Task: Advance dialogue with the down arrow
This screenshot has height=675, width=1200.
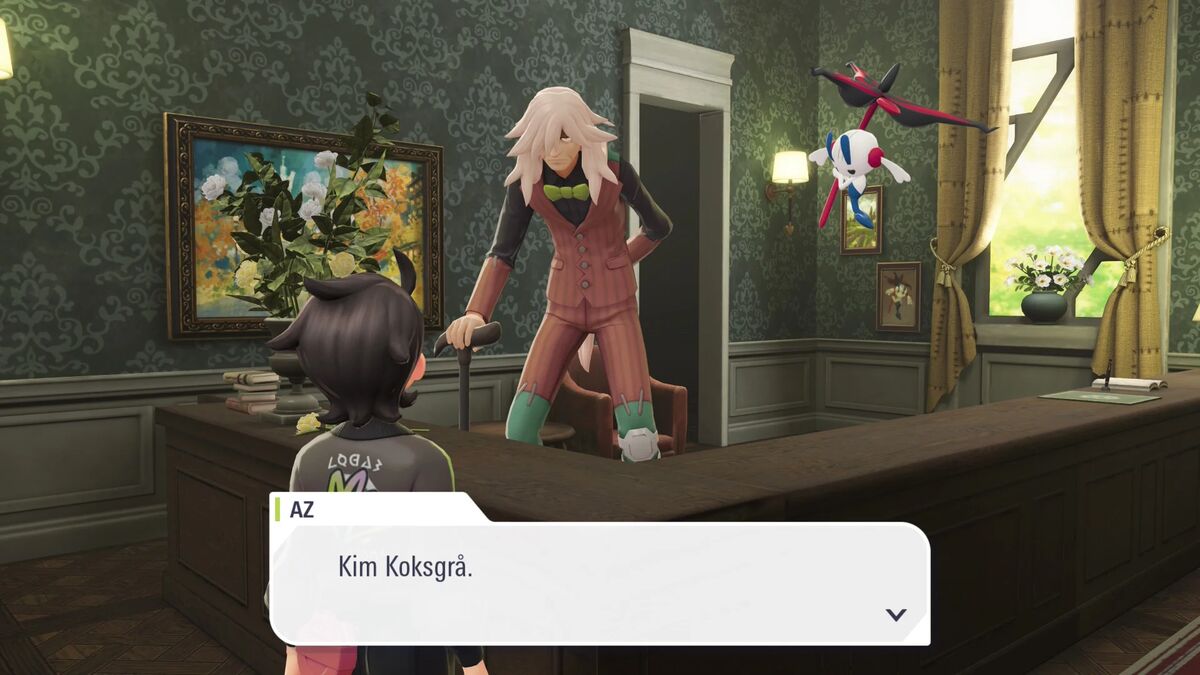Action: (x=896, y=614)
